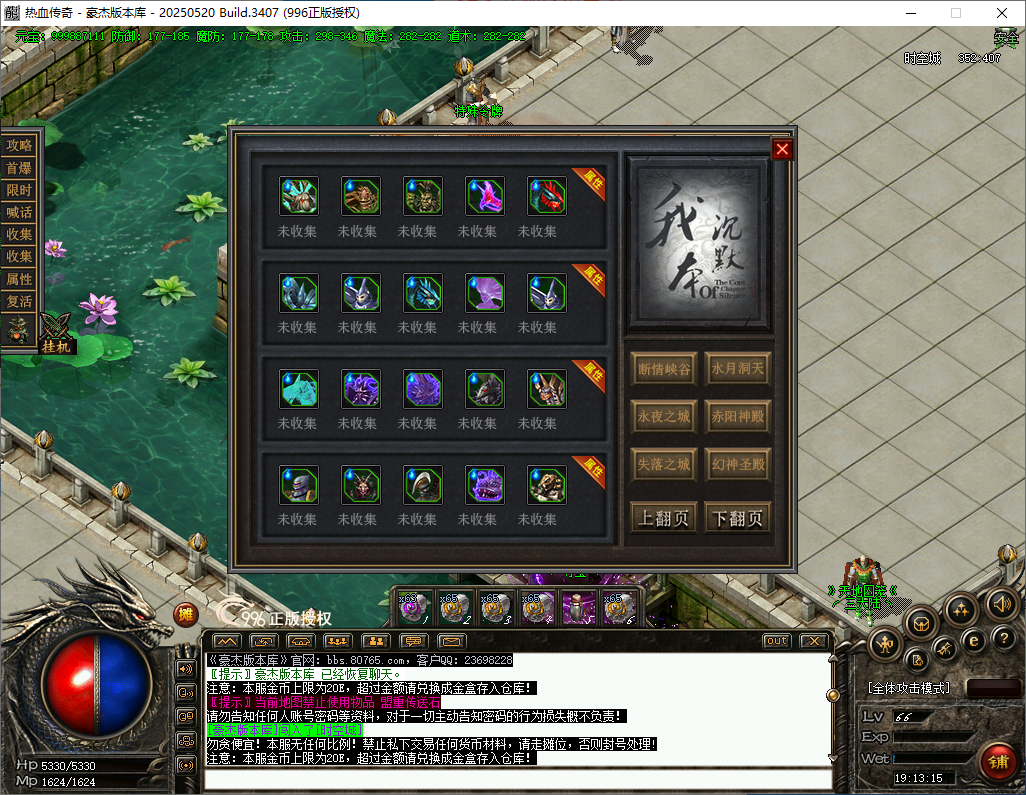
Task: Maximize the game window
Action: 955,13
